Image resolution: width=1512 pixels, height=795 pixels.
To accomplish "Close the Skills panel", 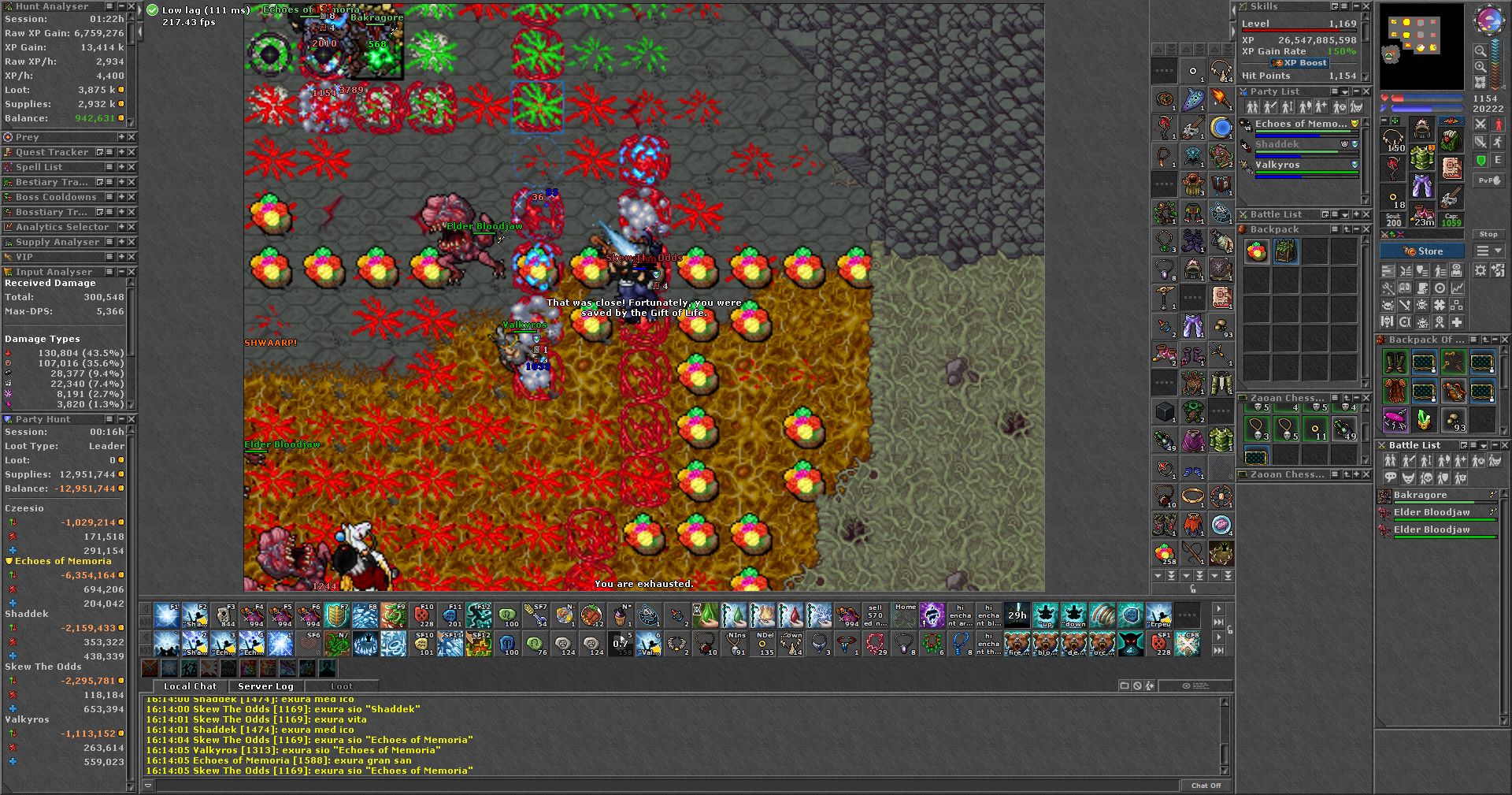I will coord(1366,6).
